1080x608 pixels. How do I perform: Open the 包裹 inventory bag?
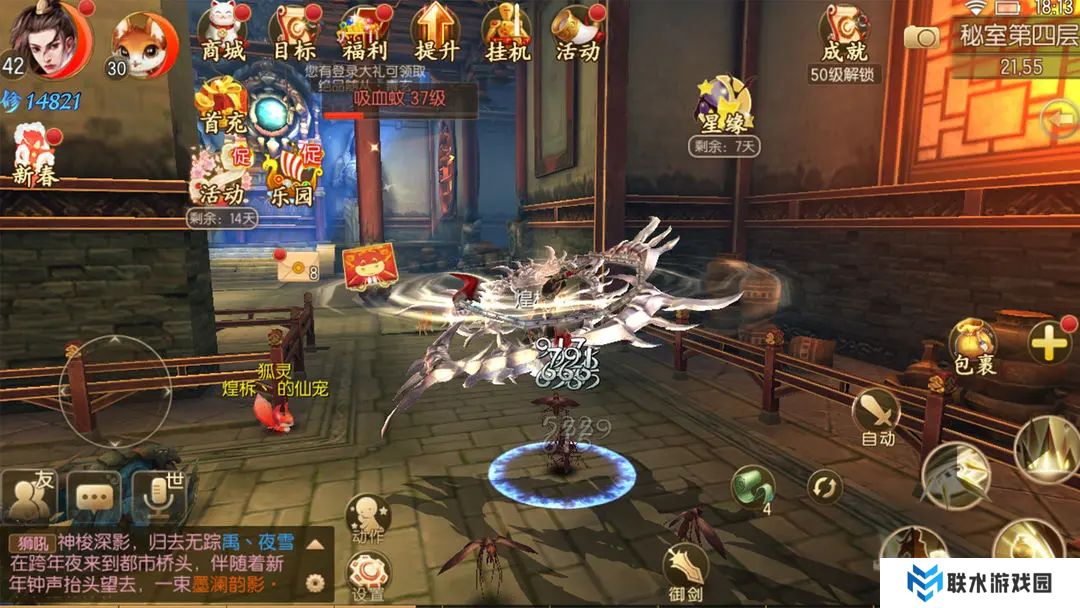pyautogui.click(x=972, y=346)
